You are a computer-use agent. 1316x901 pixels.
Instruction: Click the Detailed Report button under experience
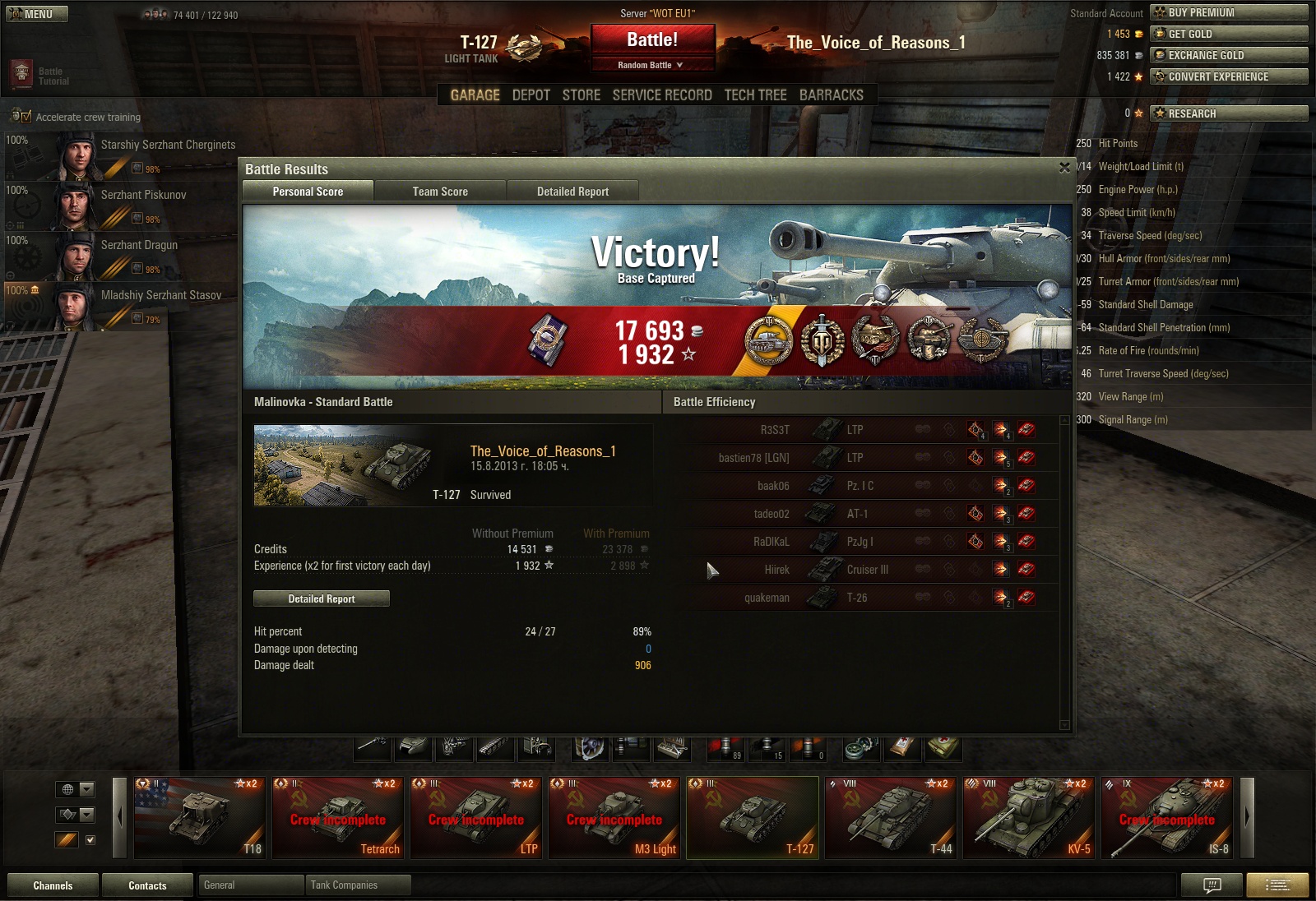coord(322,598)
